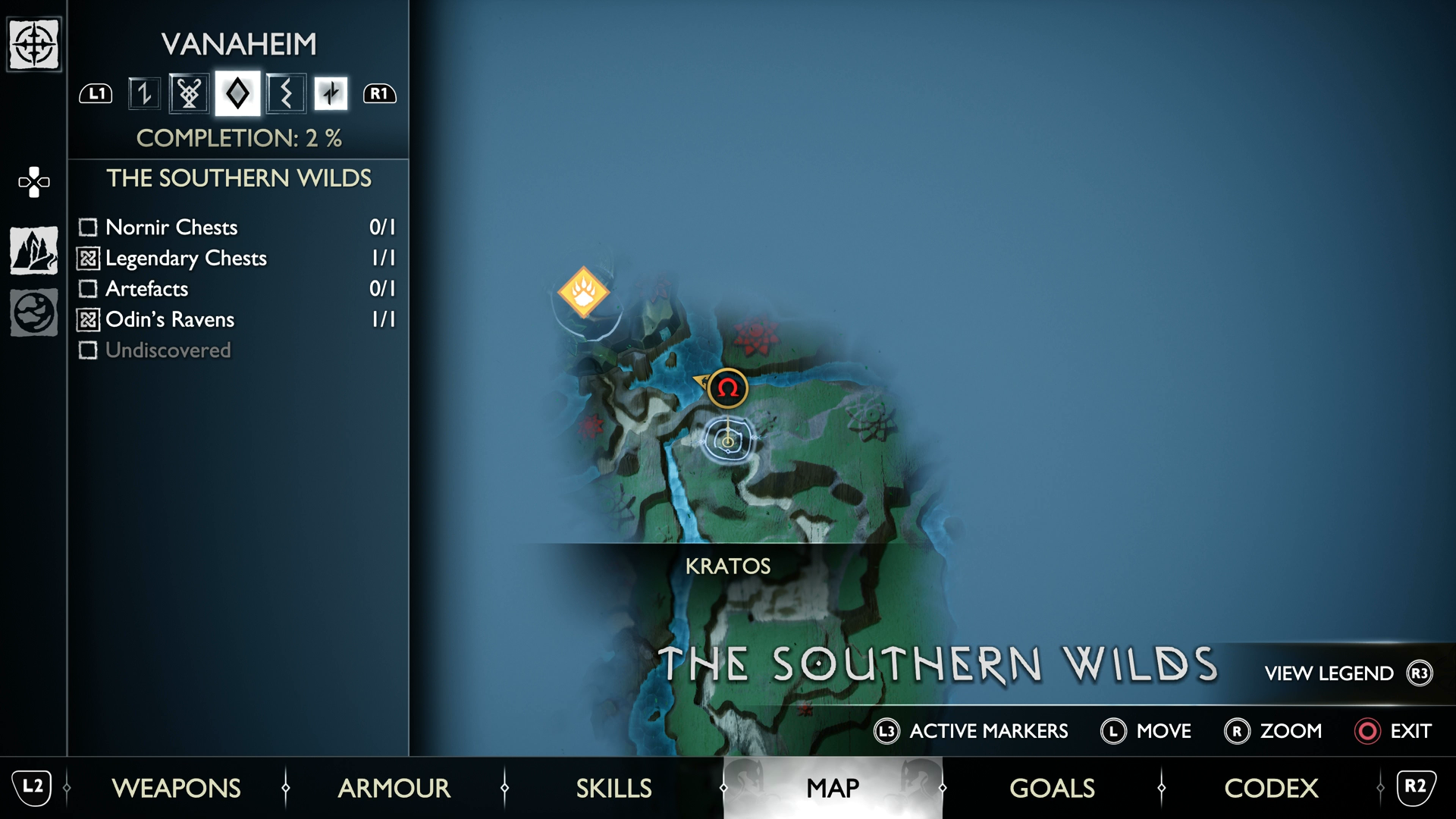Select the Odin's Ravens entry
The width and height of the screenshot is (1456, 819).
(237, 319)
